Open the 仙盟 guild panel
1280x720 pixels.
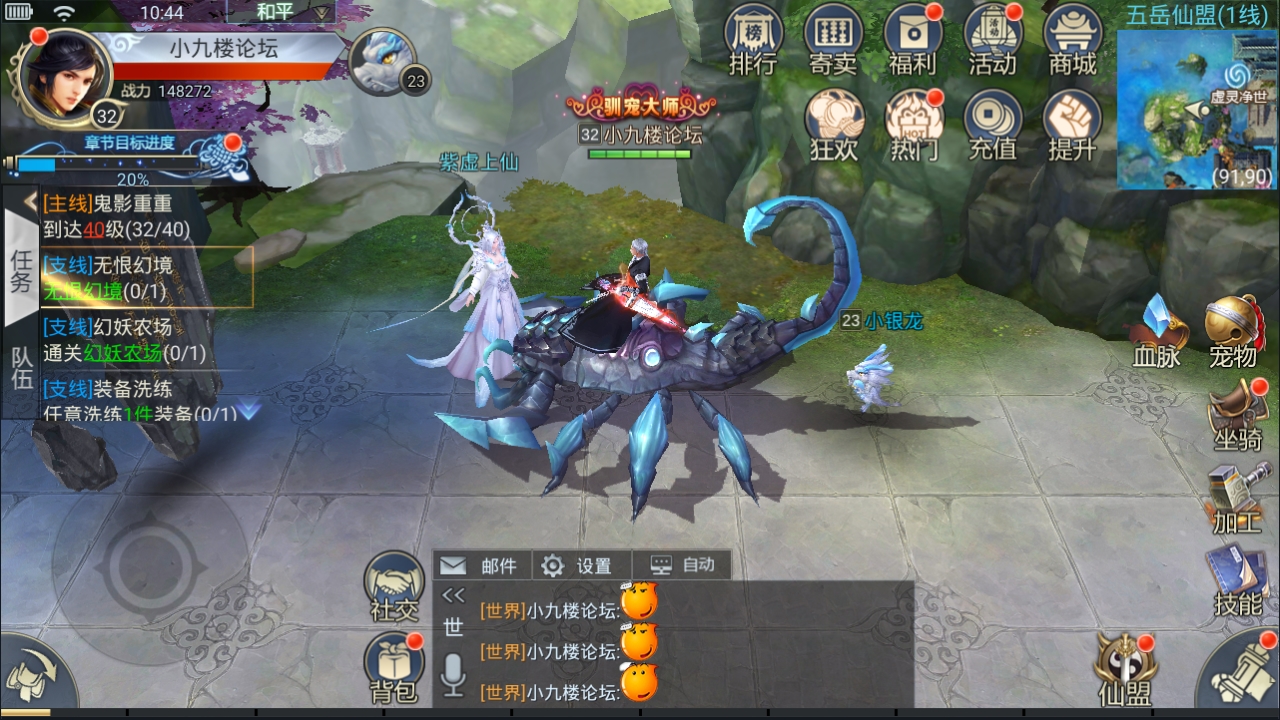(1124, 668)
